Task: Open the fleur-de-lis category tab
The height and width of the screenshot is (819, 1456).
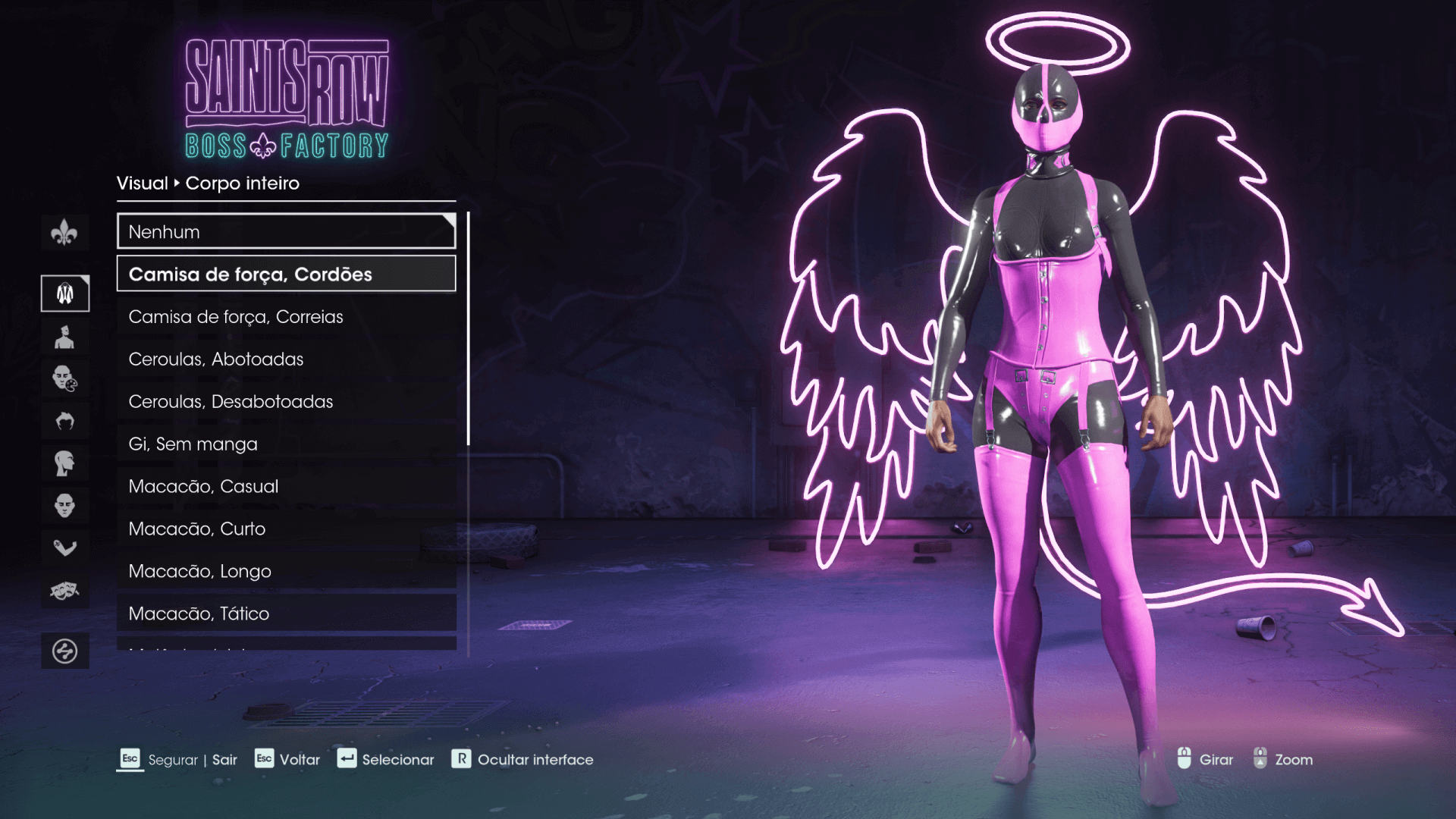Action: point(64,233)
